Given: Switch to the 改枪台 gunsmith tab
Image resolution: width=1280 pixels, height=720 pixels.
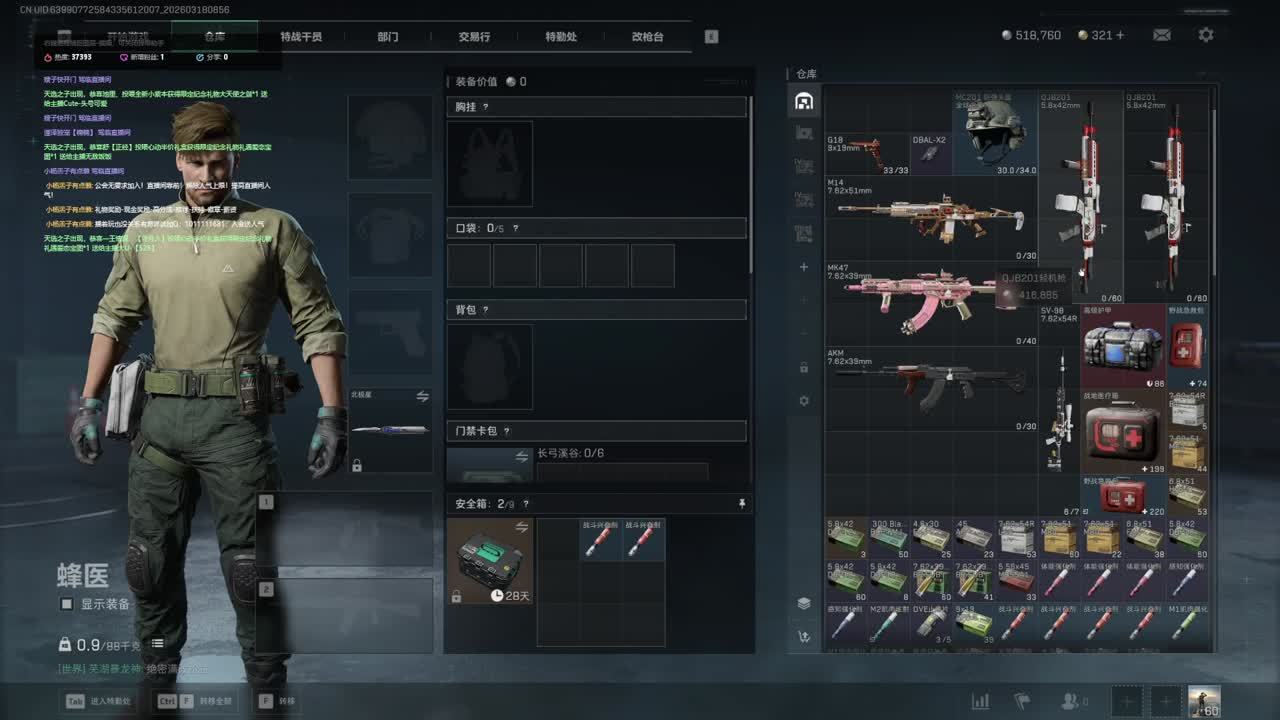Looking at the screenshot, I should click(x=647, y=37).
